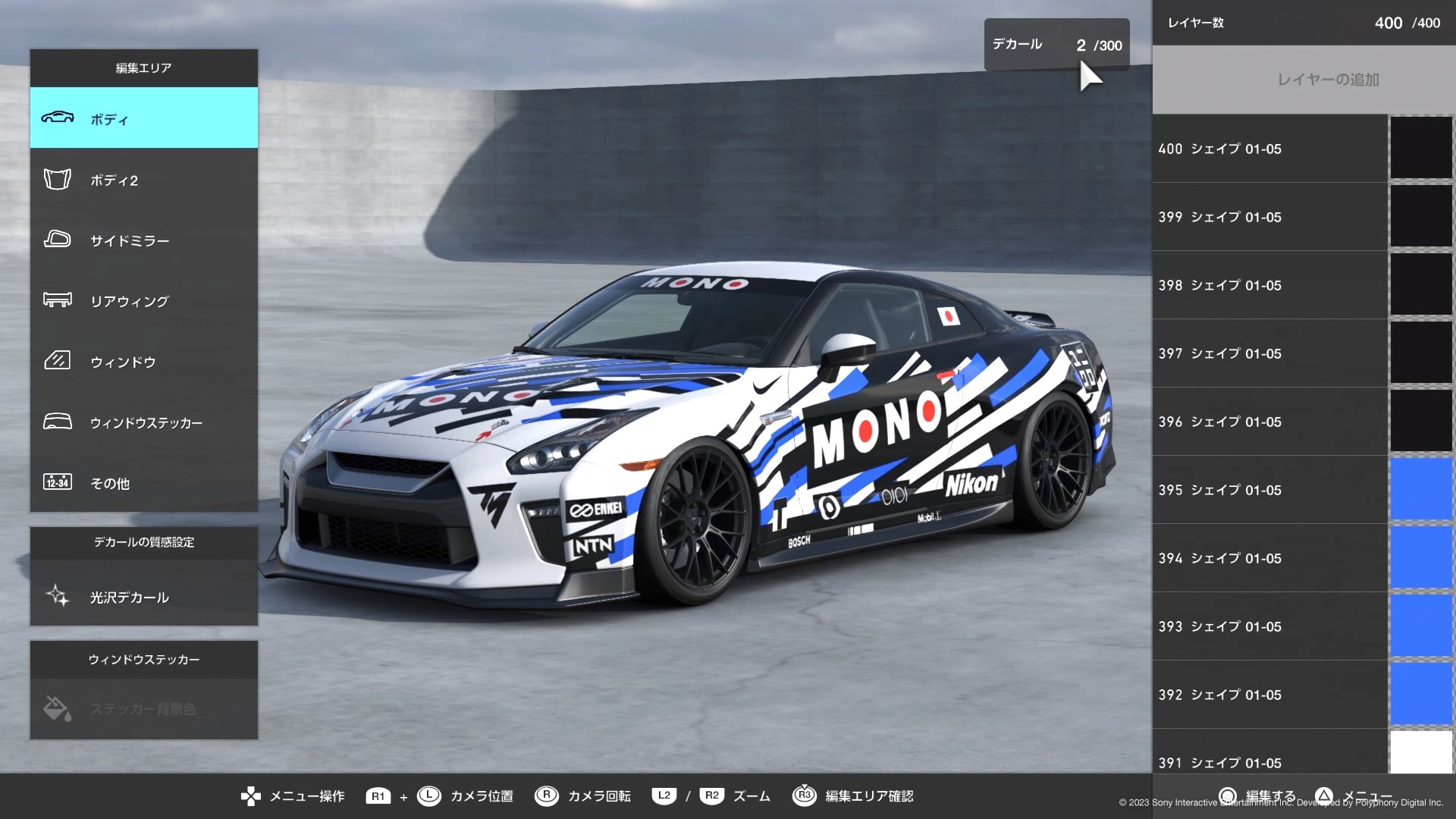
Task: Enable ステッカー背景色 sticker background color option
Action: pos(144,709)
